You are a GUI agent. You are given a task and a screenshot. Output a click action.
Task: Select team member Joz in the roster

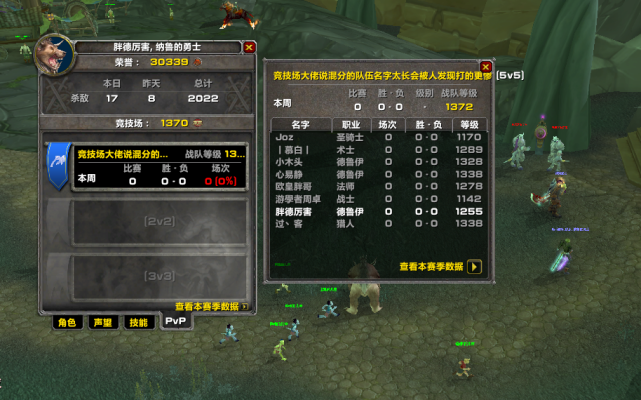(380, 136)
